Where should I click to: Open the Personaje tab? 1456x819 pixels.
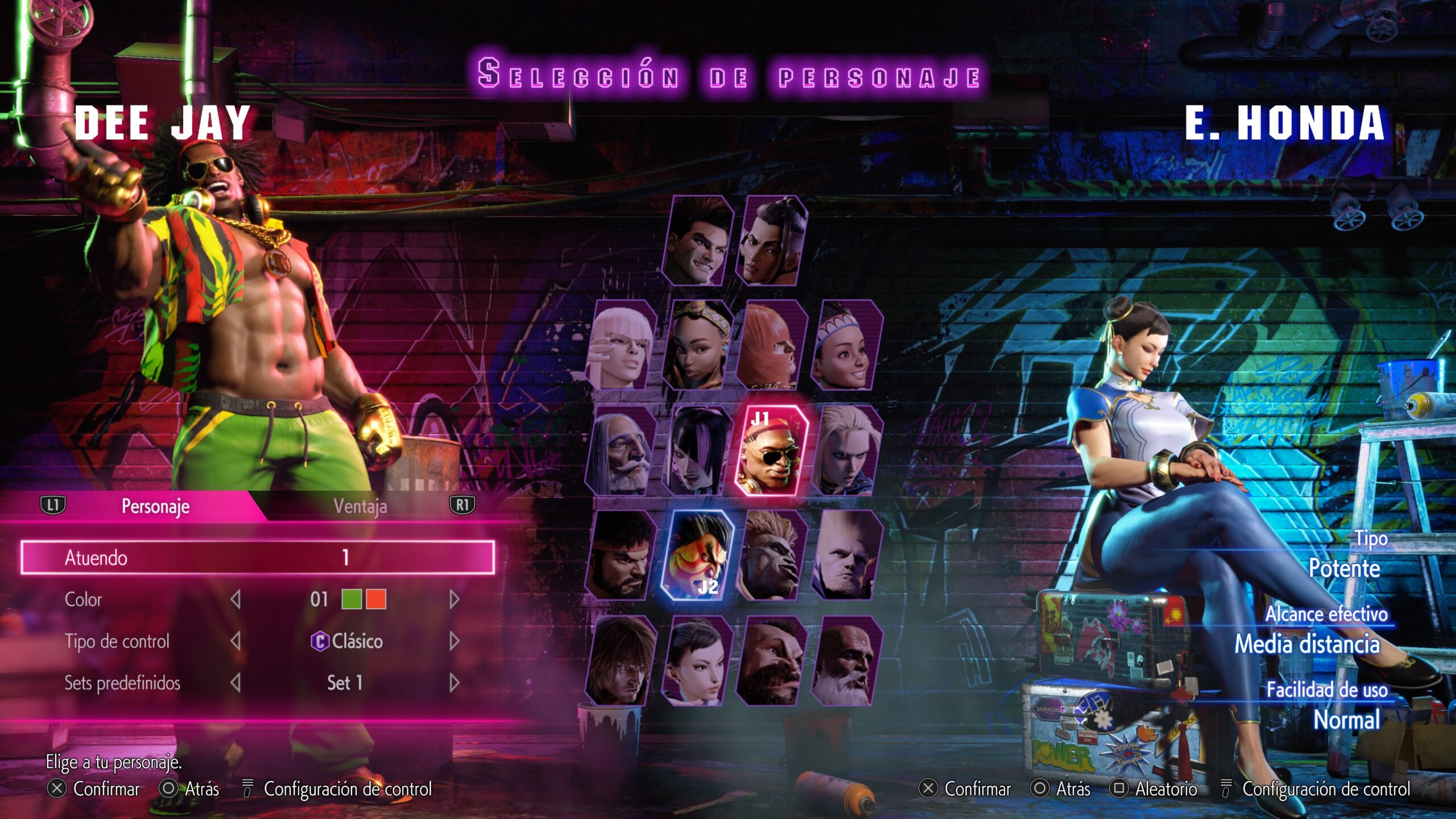click(155, 506)
